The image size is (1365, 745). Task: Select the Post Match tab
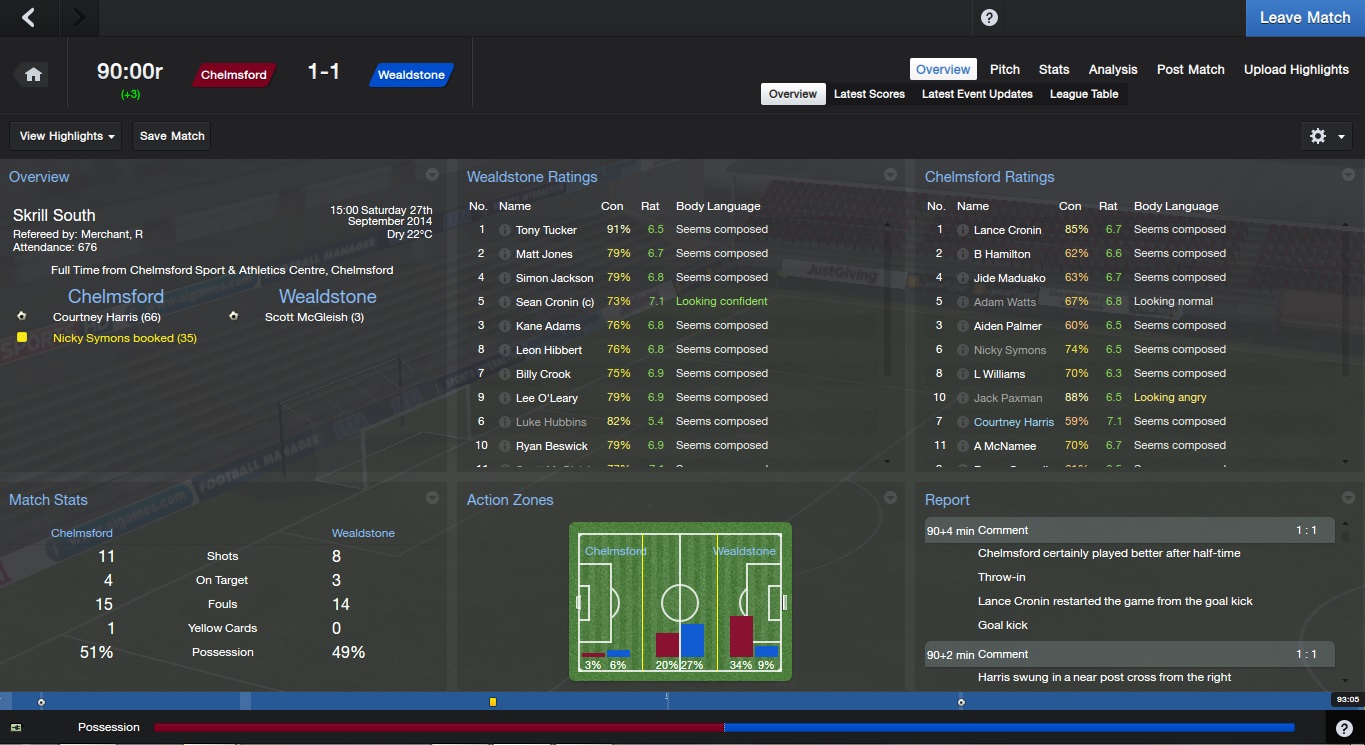pos(1190,69)
